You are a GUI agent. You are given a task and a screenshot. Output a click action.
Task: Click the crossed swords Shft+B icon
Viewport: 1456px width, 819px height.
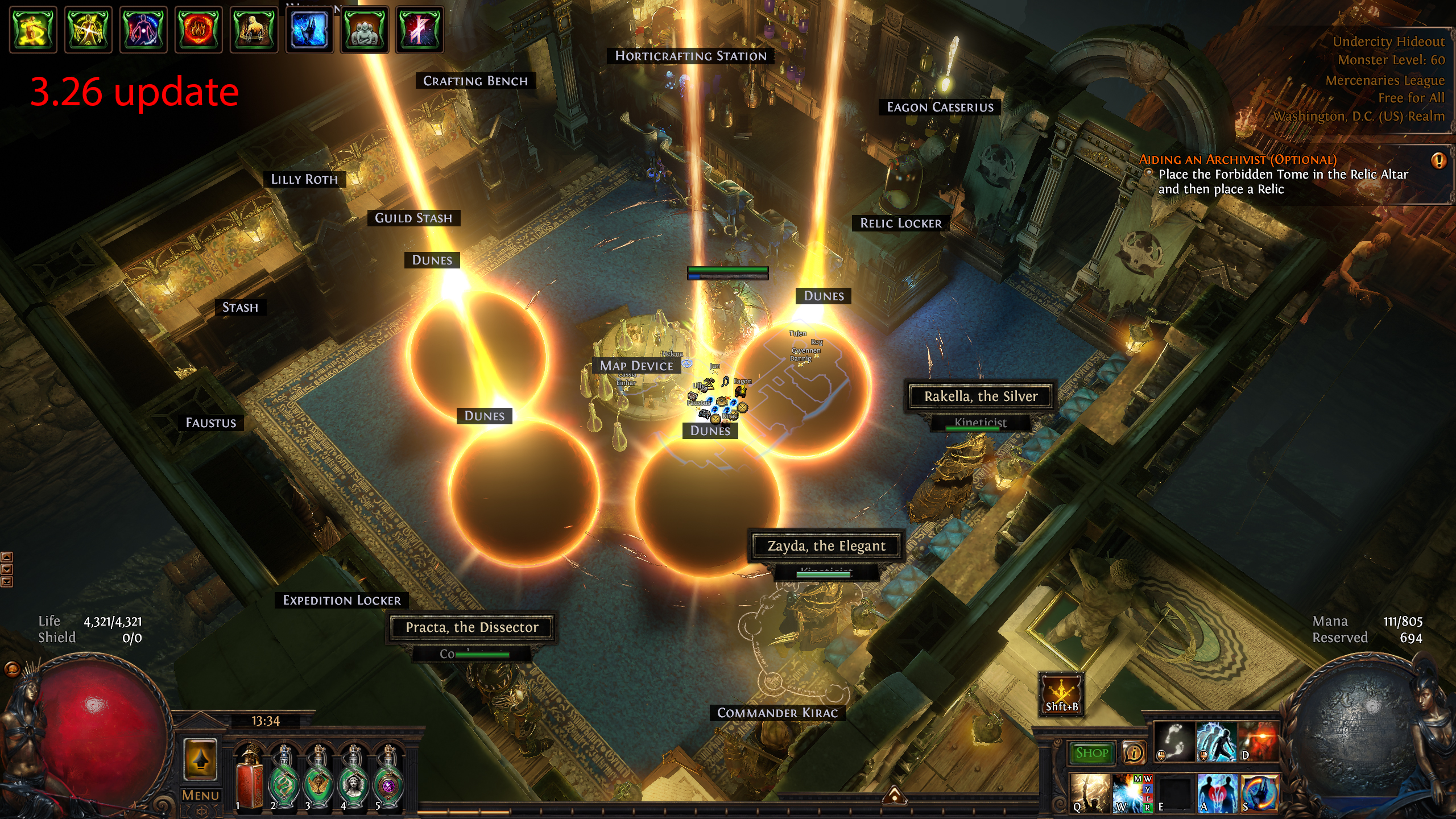point(1061,694)
